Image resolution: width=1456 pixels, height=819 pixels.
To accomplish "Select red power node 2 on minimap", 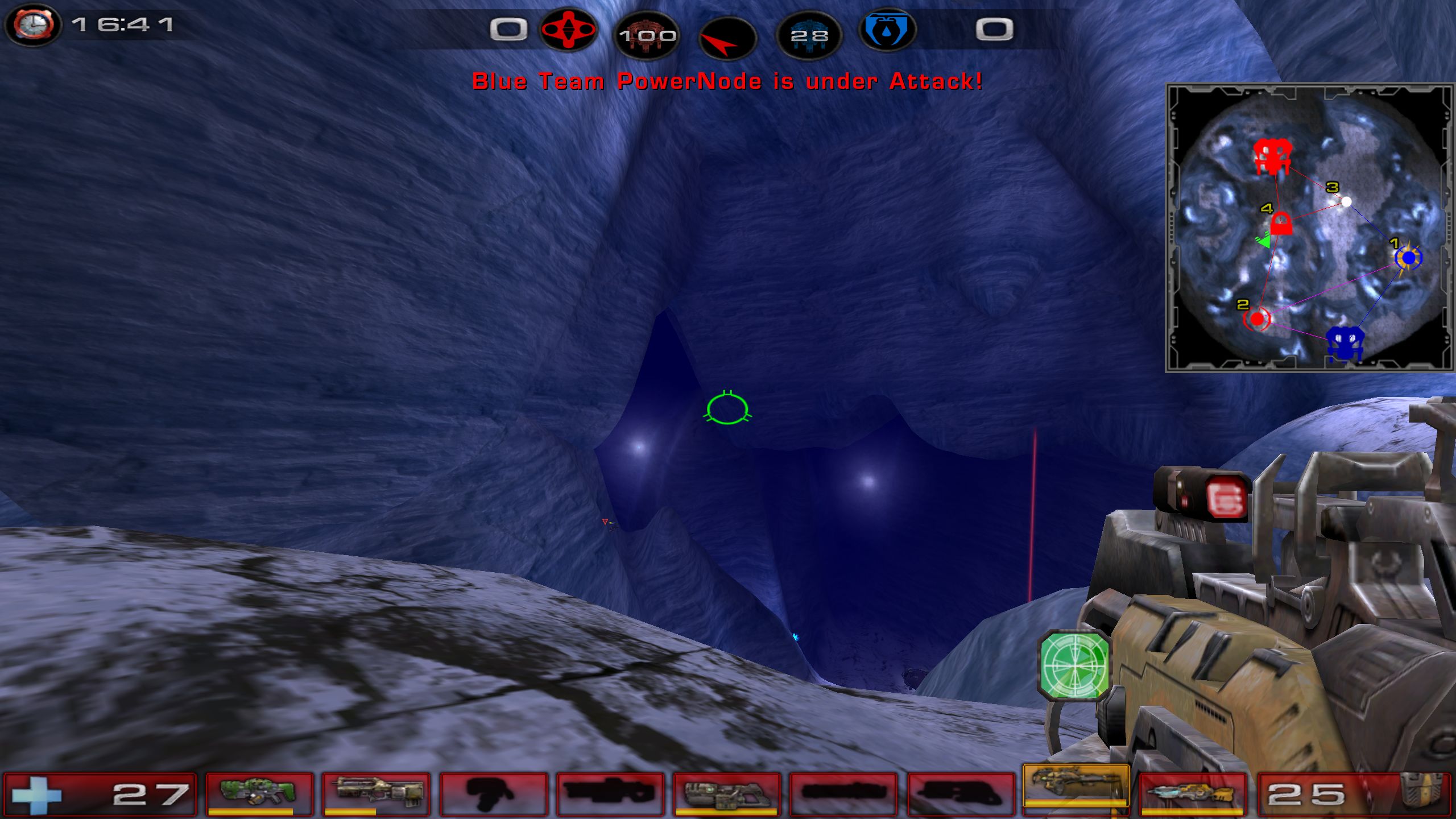I will (1257, 318).
